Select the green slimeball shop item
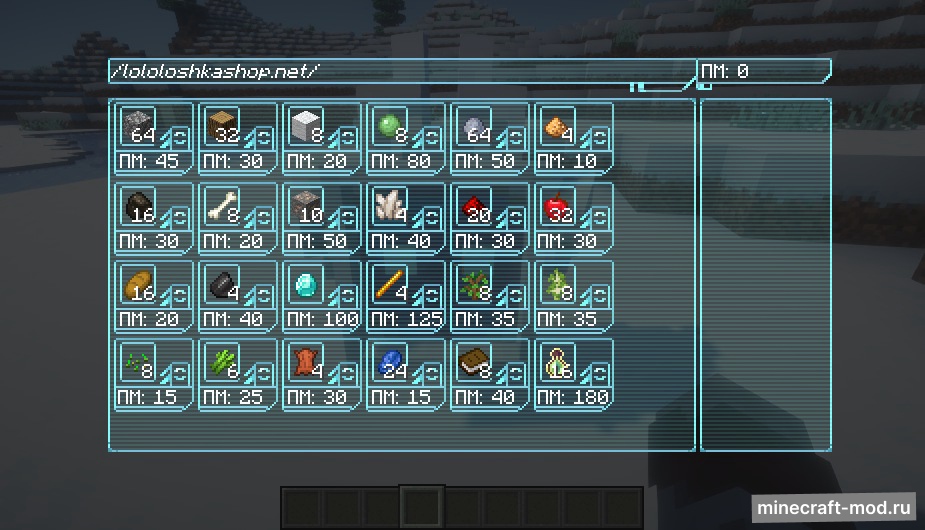Image resolution: width=925 pixels, height=530 pixels. [390, 127]
